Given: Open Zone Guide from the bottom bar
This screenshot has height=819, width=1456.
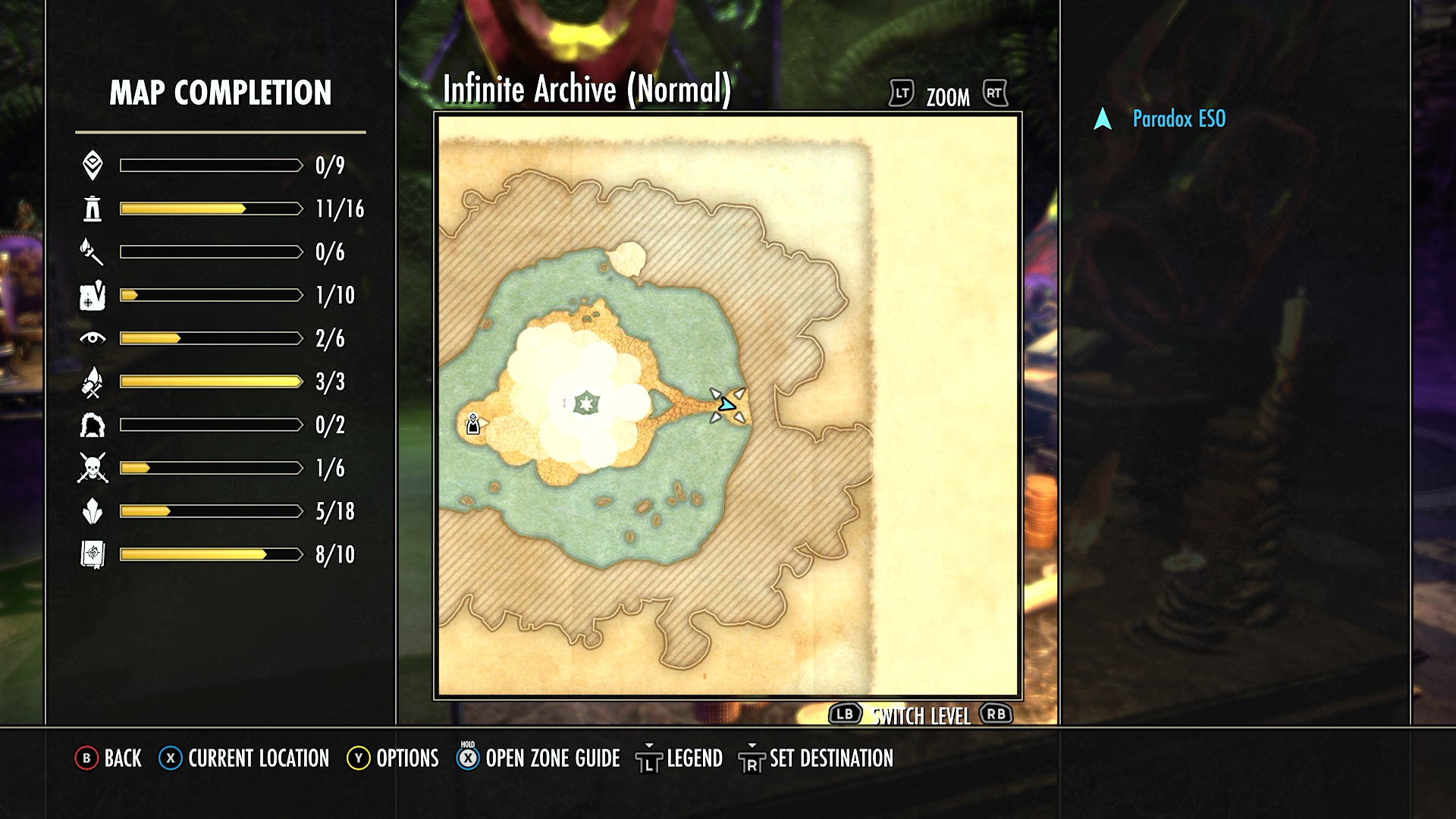Looking at the screenshot, I should coord(551,758).
